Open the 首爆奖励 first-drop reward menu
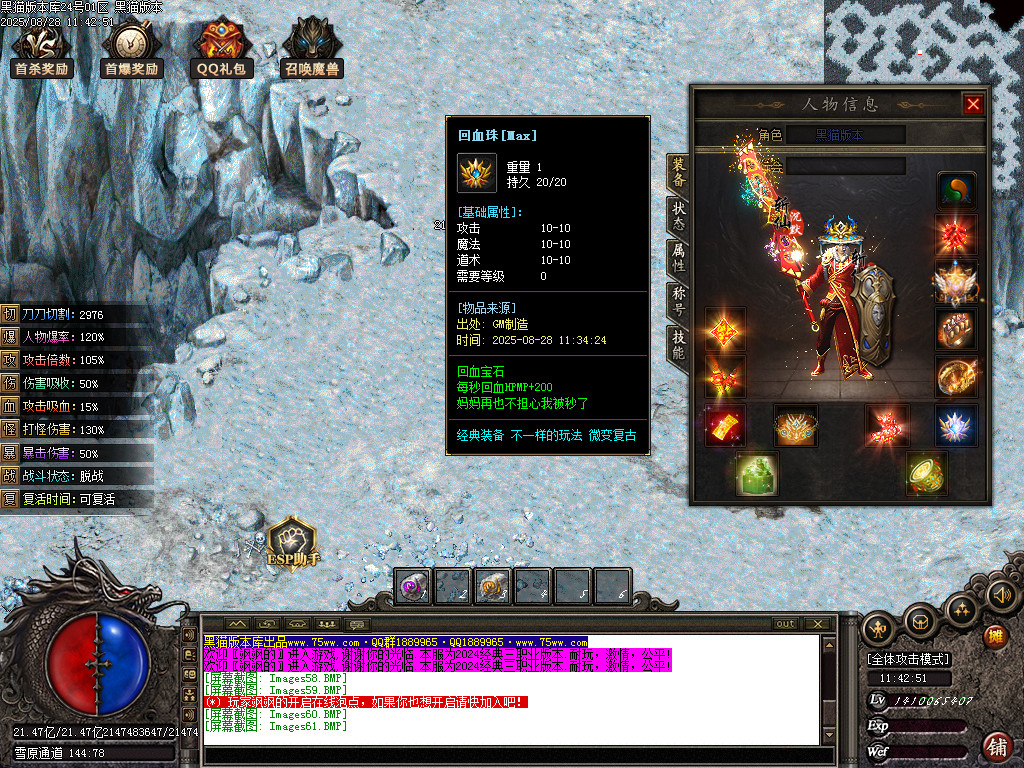1024x768 pixels. (x=131, y=46)
